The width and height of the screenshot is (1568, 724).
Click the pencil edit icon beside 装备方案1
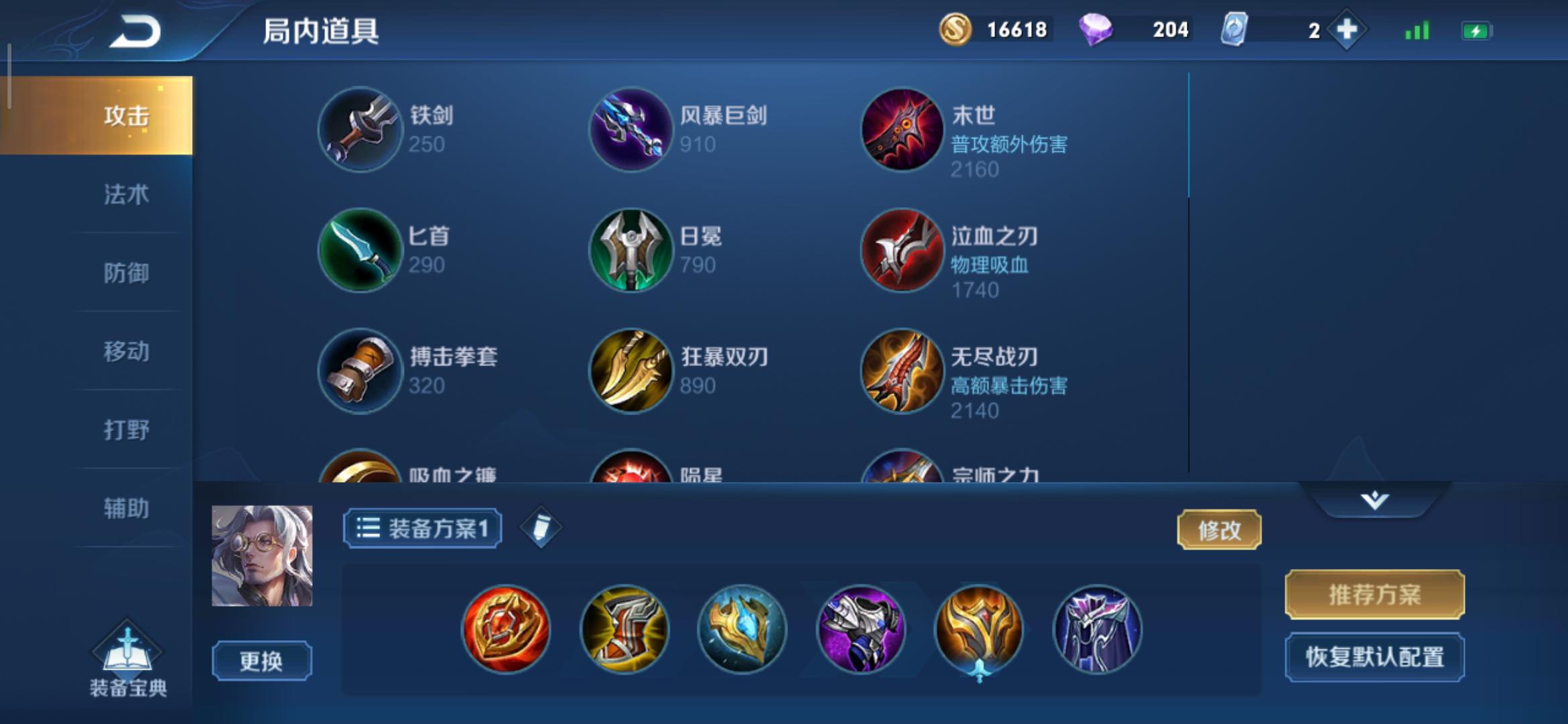(540, 528)
